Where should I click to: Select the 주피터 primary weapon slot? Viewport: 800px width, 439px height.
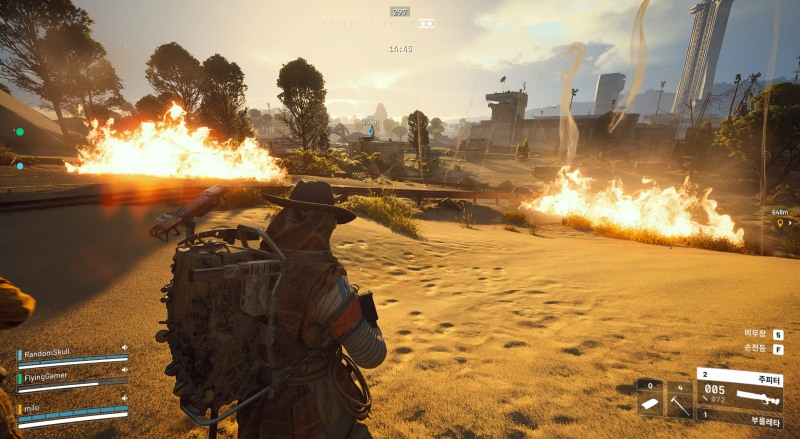coord(740,391)
